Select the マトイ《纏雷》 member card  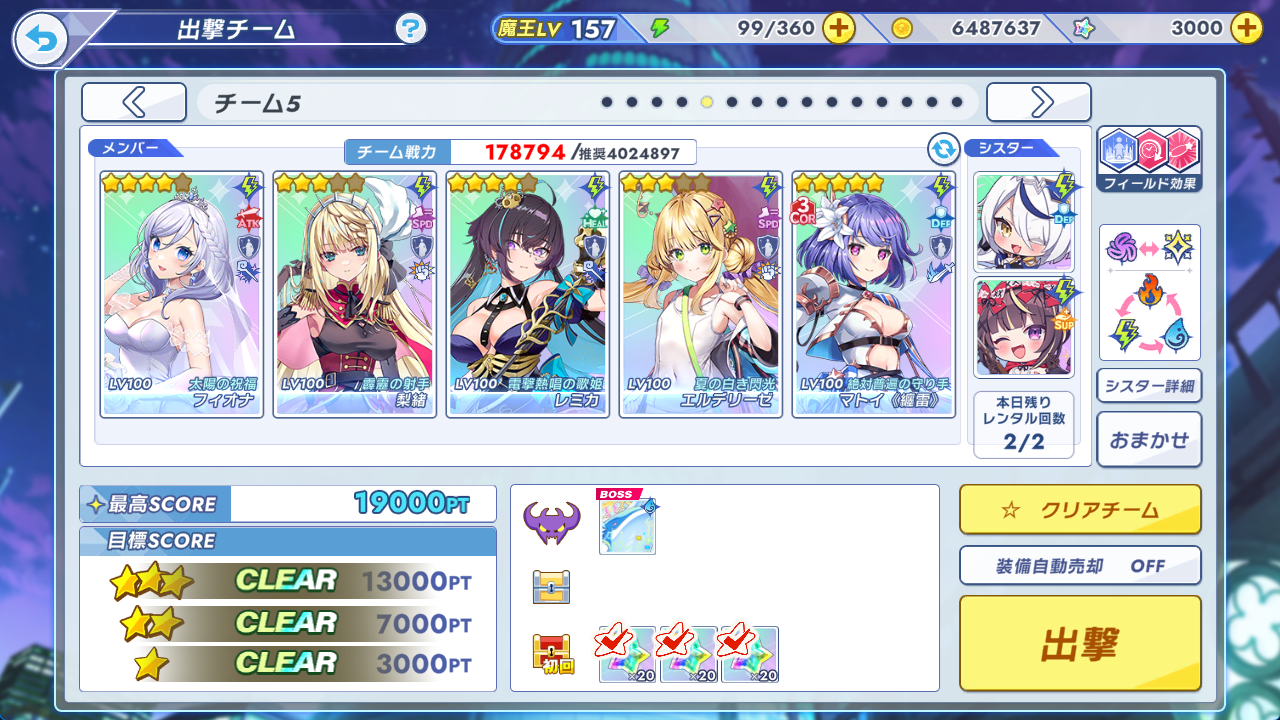coord(873,294)
